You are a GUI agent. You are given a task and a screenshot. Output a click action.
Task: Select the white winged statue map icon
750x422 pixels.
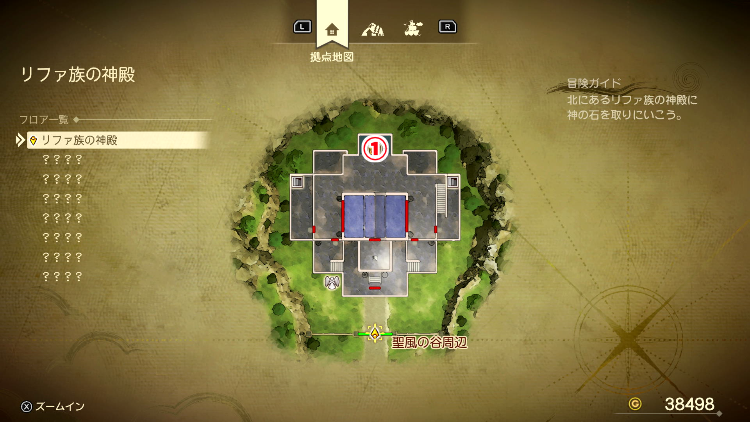(332, 282)
